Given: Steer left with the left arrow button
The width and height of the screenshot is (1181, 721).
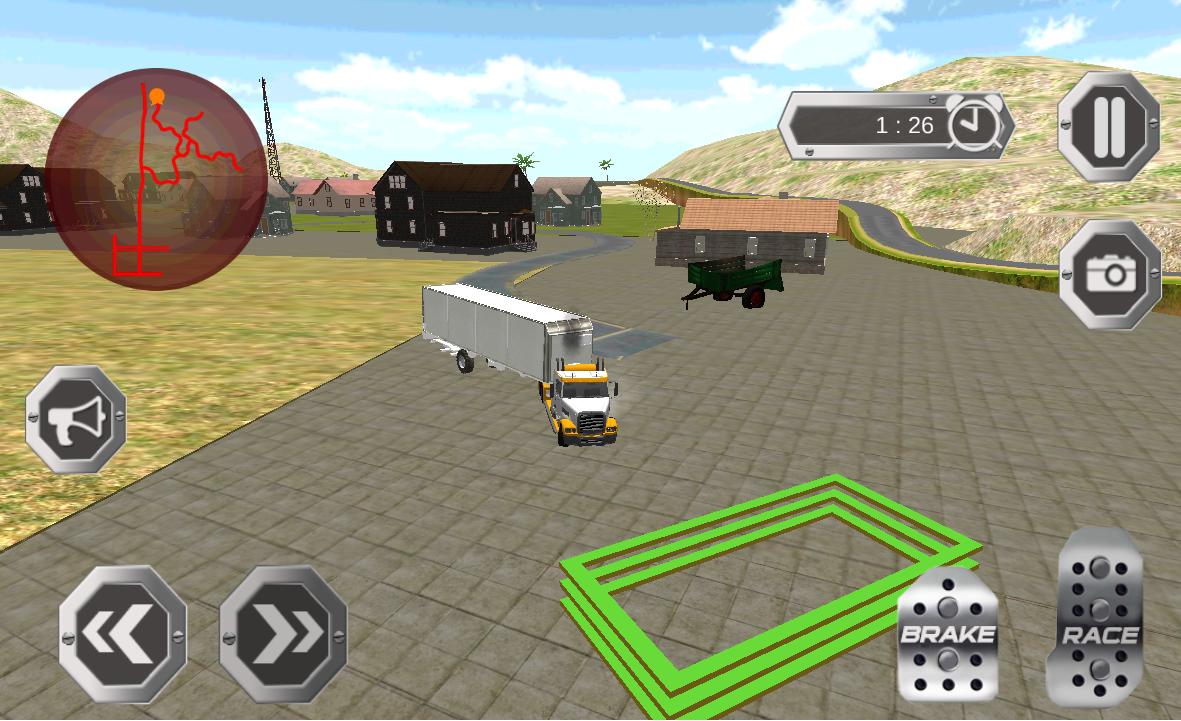Looking at the screenshot, I should pos(123,633).
